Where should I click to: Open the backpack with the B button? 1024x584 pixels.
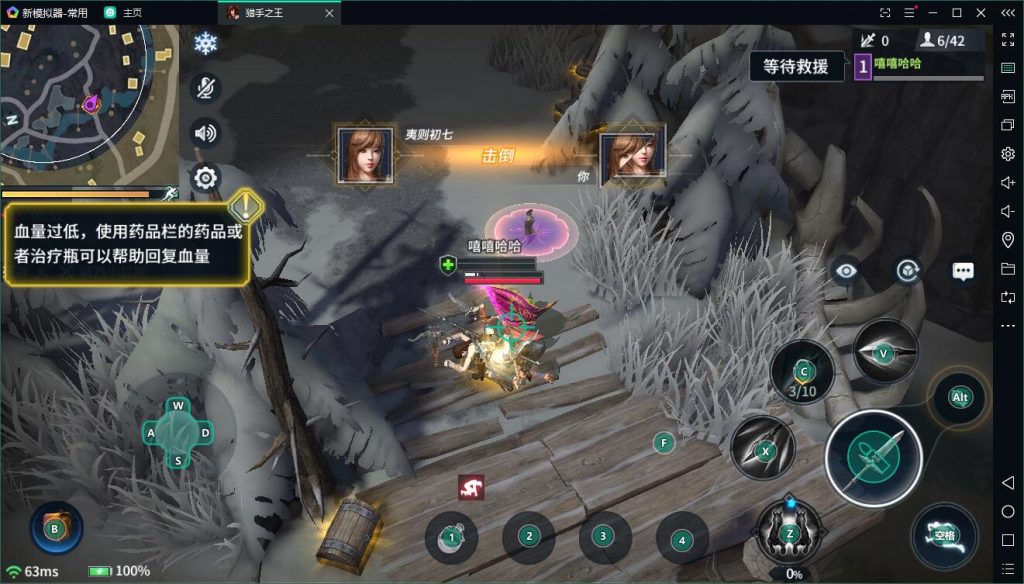click(56, 527)
